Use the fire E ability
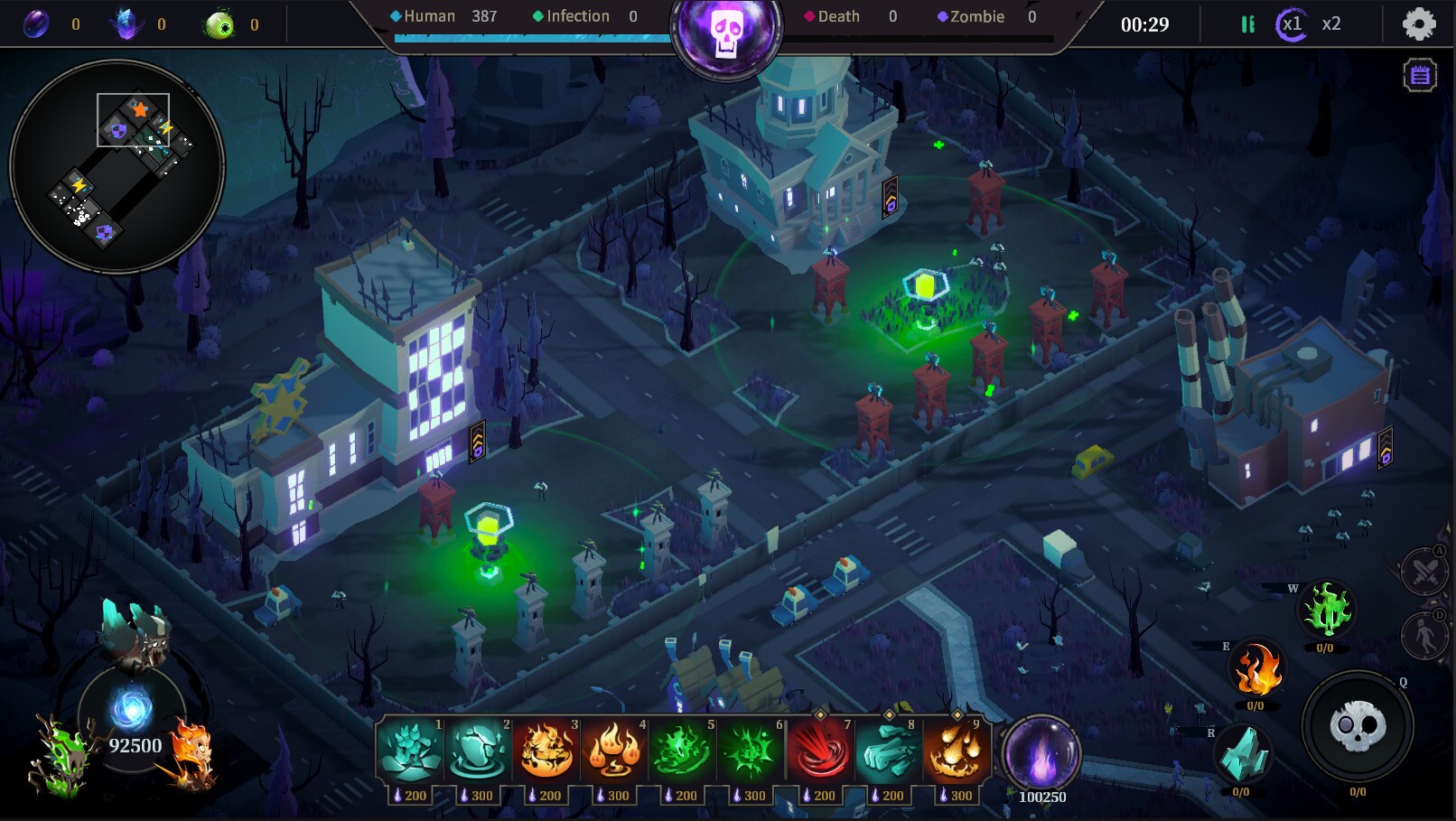 pyautogui.click(x=1261, y=673)
